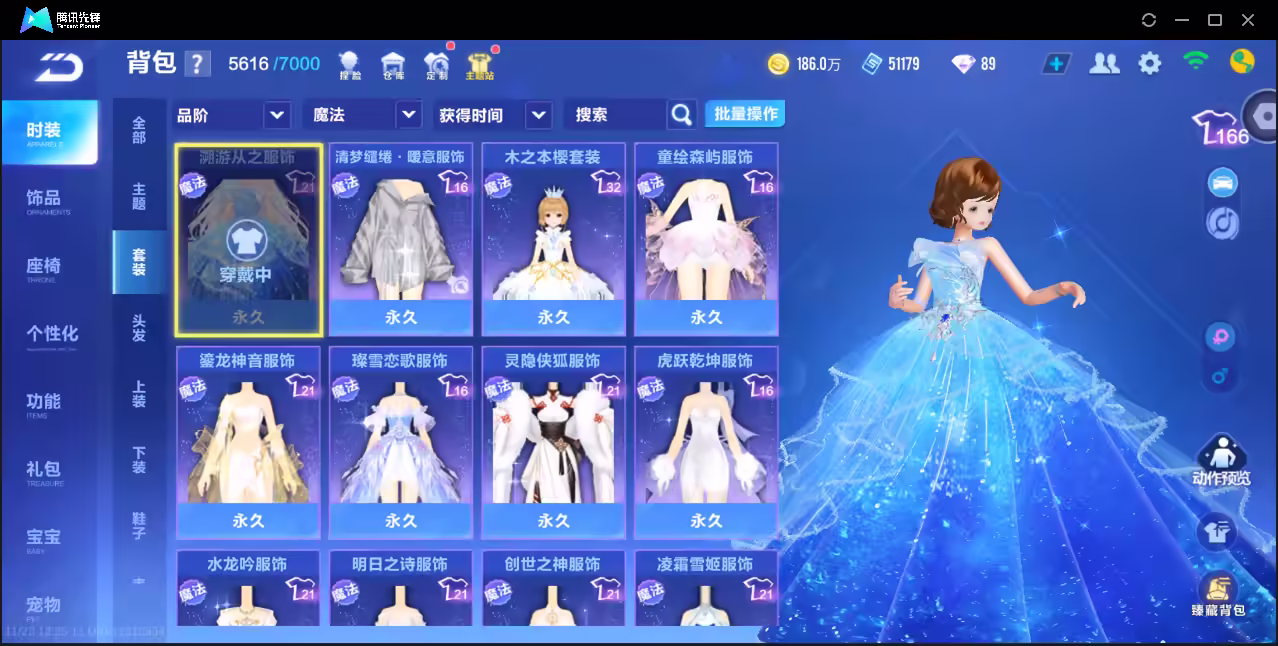Open the 动作预览 action preview
Screen dimensions: 1278x646
point(1221,461)
